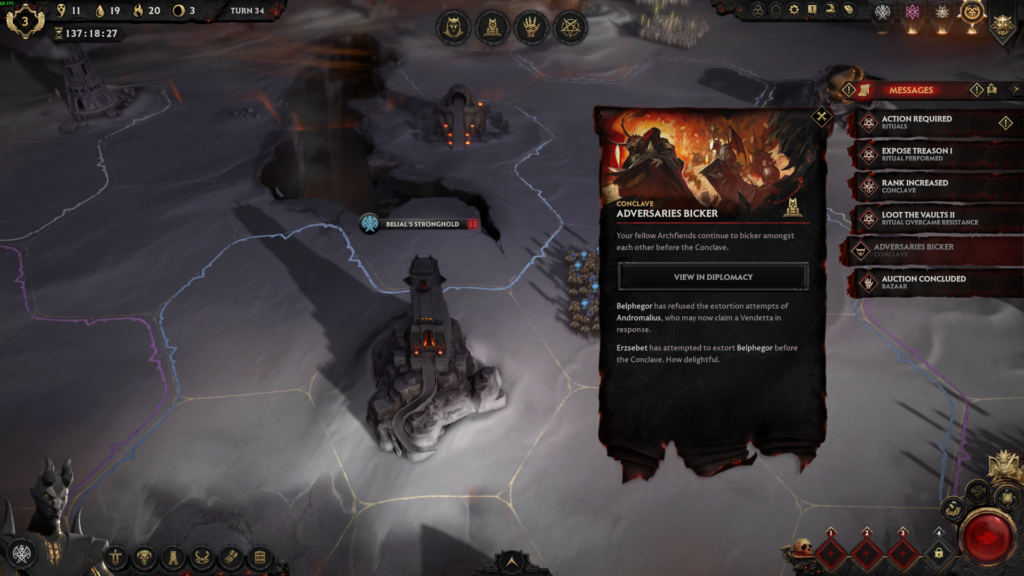
Task: Click the locked order slot 4
Action: pyautogui.click(x=938, y=551)
